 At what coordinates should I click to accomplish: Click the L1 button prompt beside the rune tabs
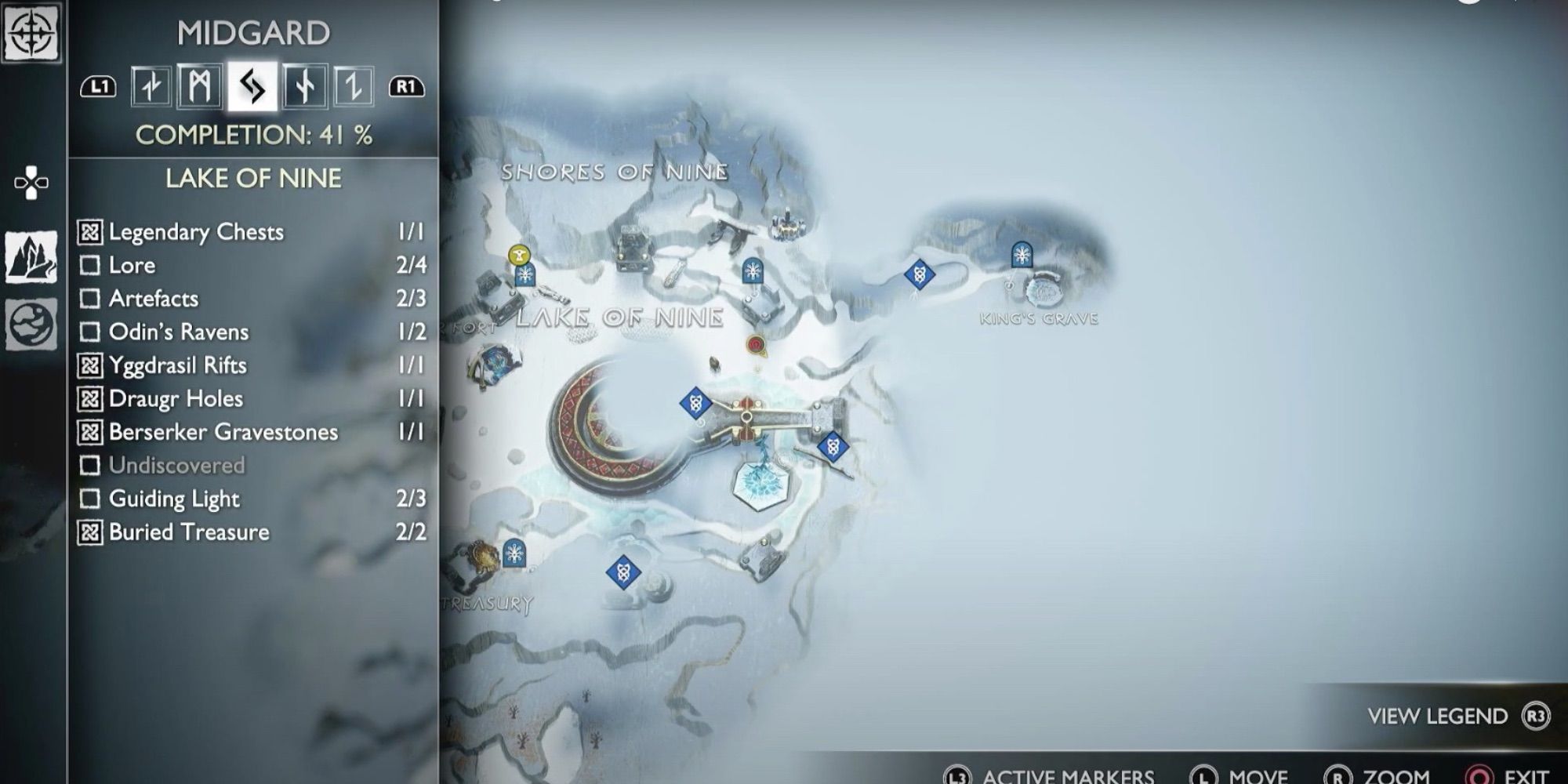[97, 87]
